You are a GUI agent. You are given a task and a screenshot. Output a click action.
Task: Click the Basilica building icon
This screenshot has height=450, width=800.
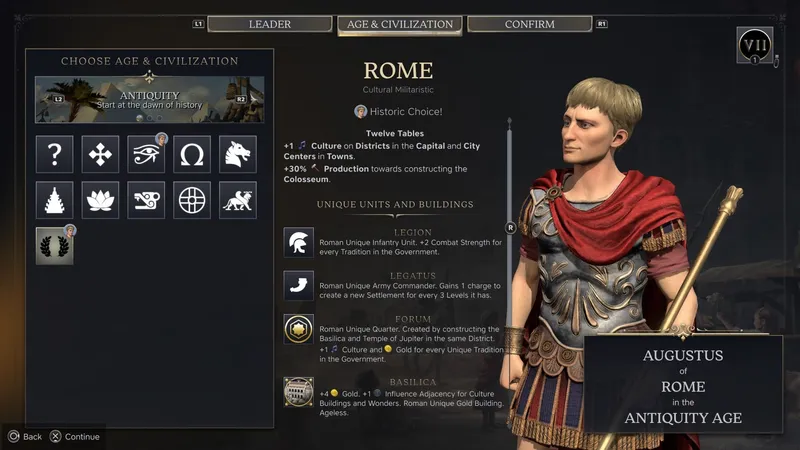tap(298, 391)
